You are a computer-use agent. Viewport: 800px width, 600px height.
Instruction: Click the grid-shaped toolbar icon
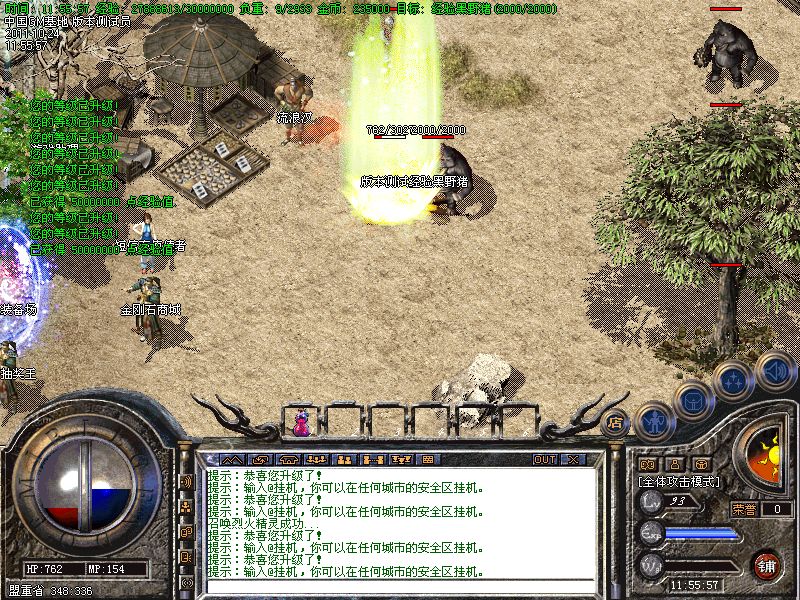[x=427, y=460]
